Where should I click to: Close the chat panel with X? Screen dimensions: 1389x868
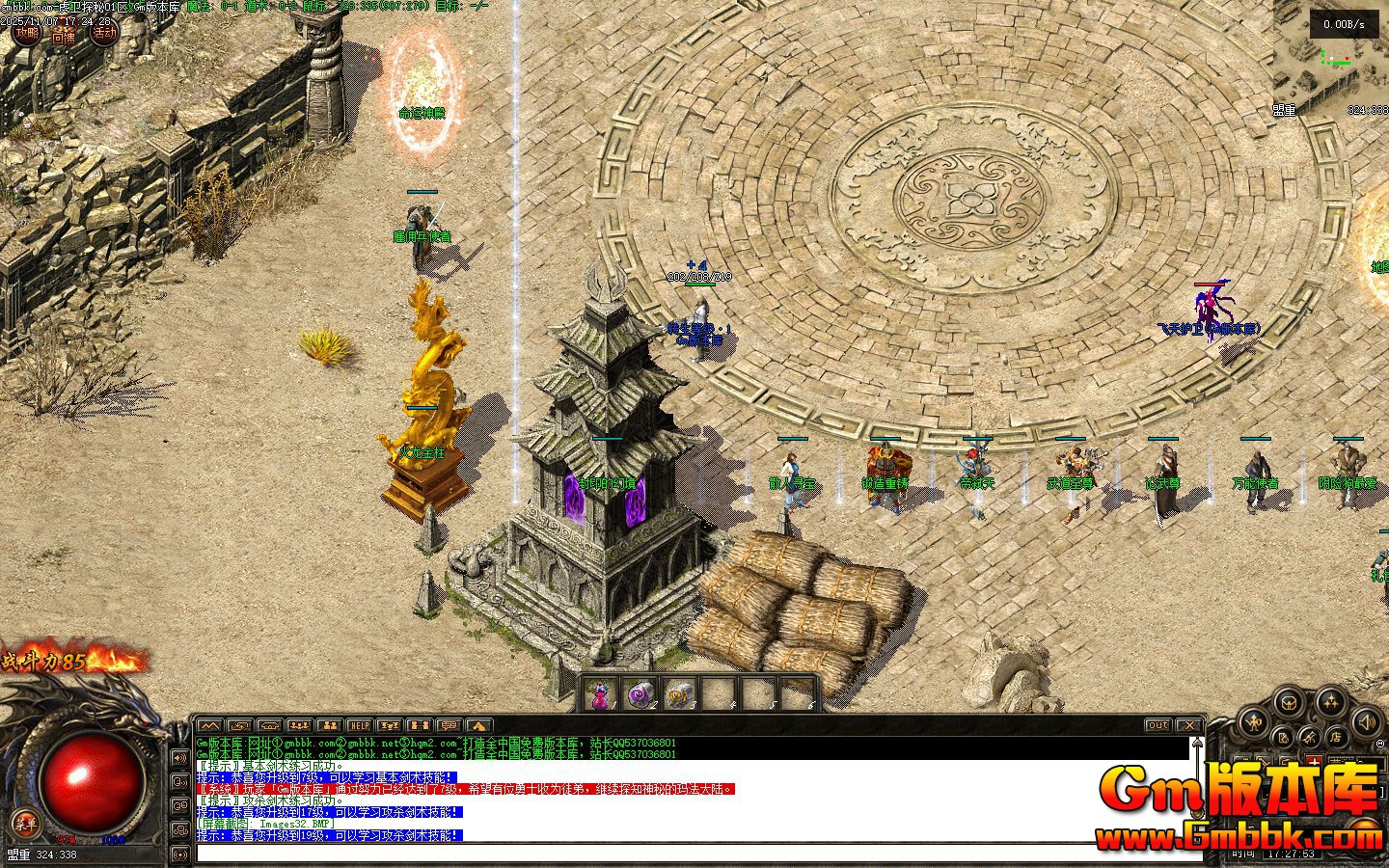(1190, 725)
